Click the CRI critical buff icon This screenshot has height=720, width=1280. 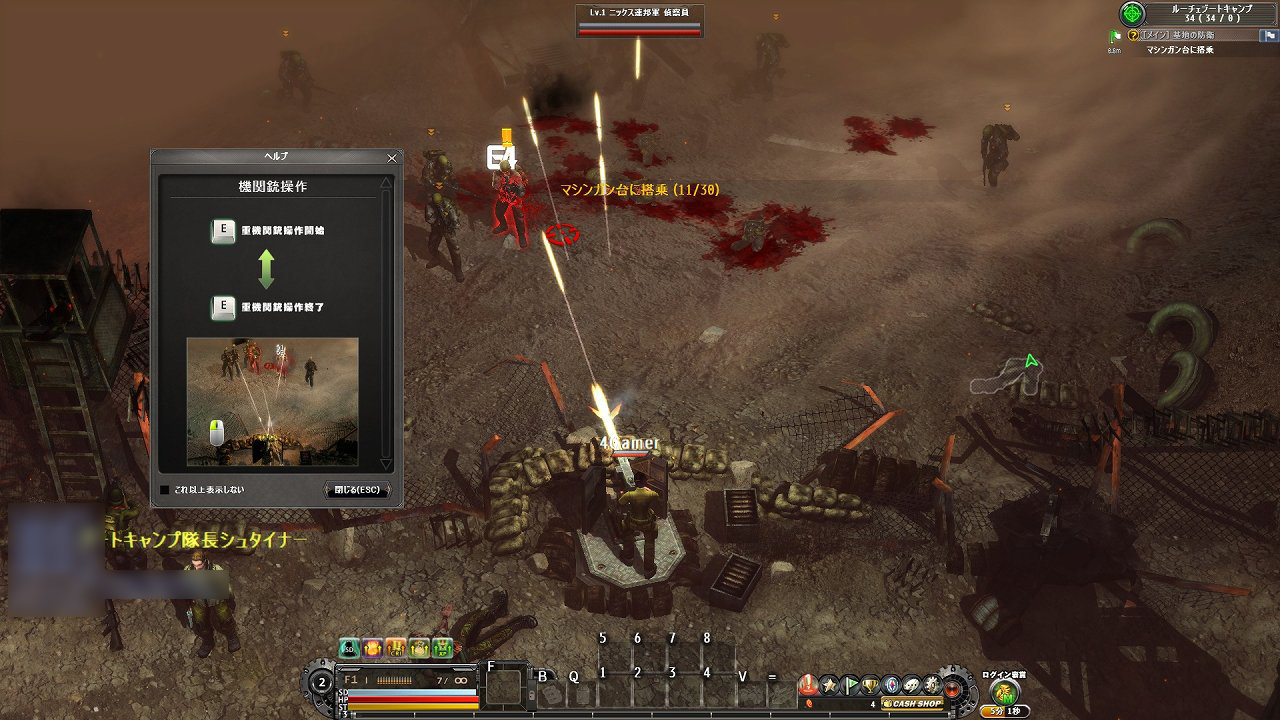[396, 648]
